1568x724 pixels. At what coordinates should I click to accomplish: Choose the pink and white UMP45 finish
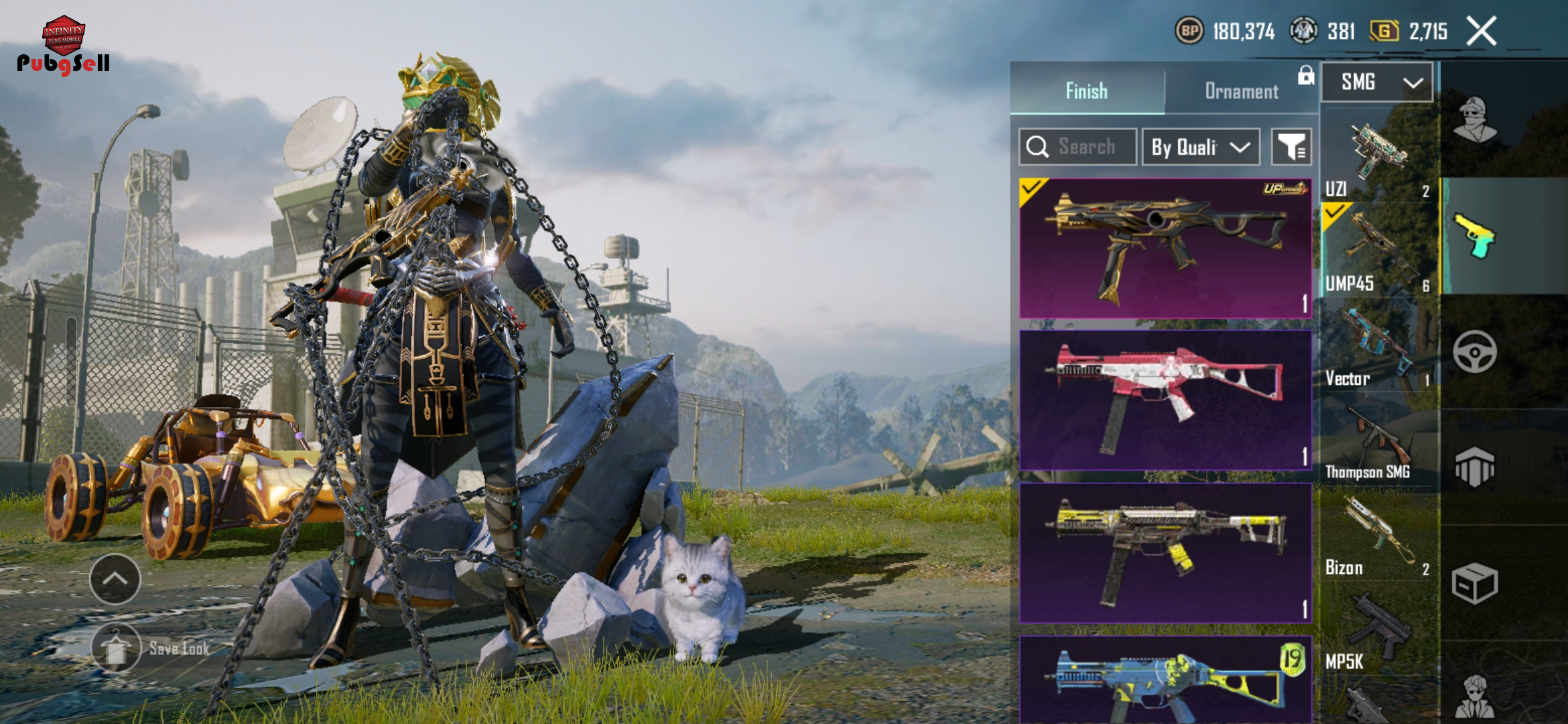(1165, 400)
